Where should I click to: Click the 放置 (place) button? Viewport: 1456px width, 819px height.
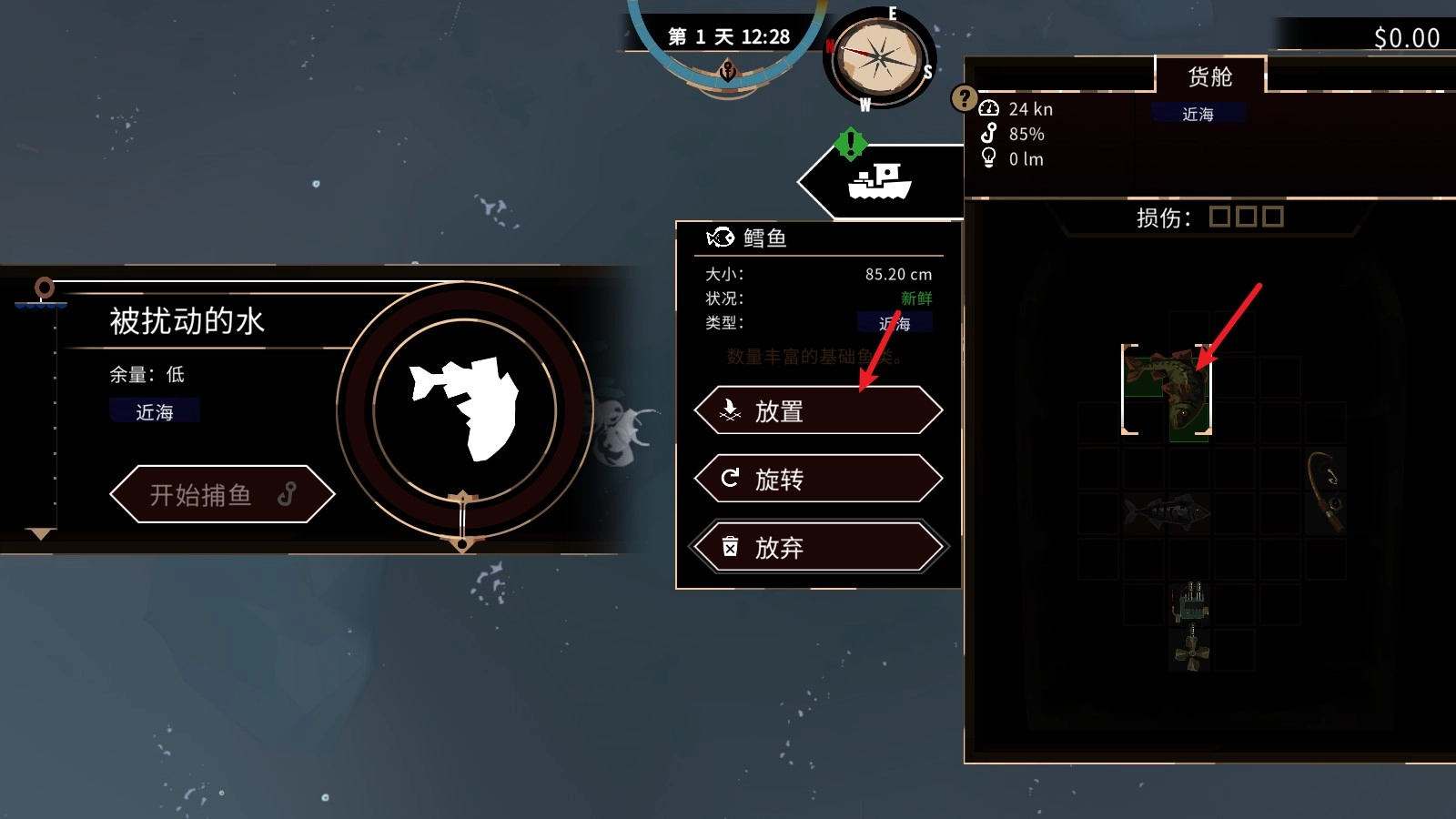pyautogui.click(x=818, y=411)
